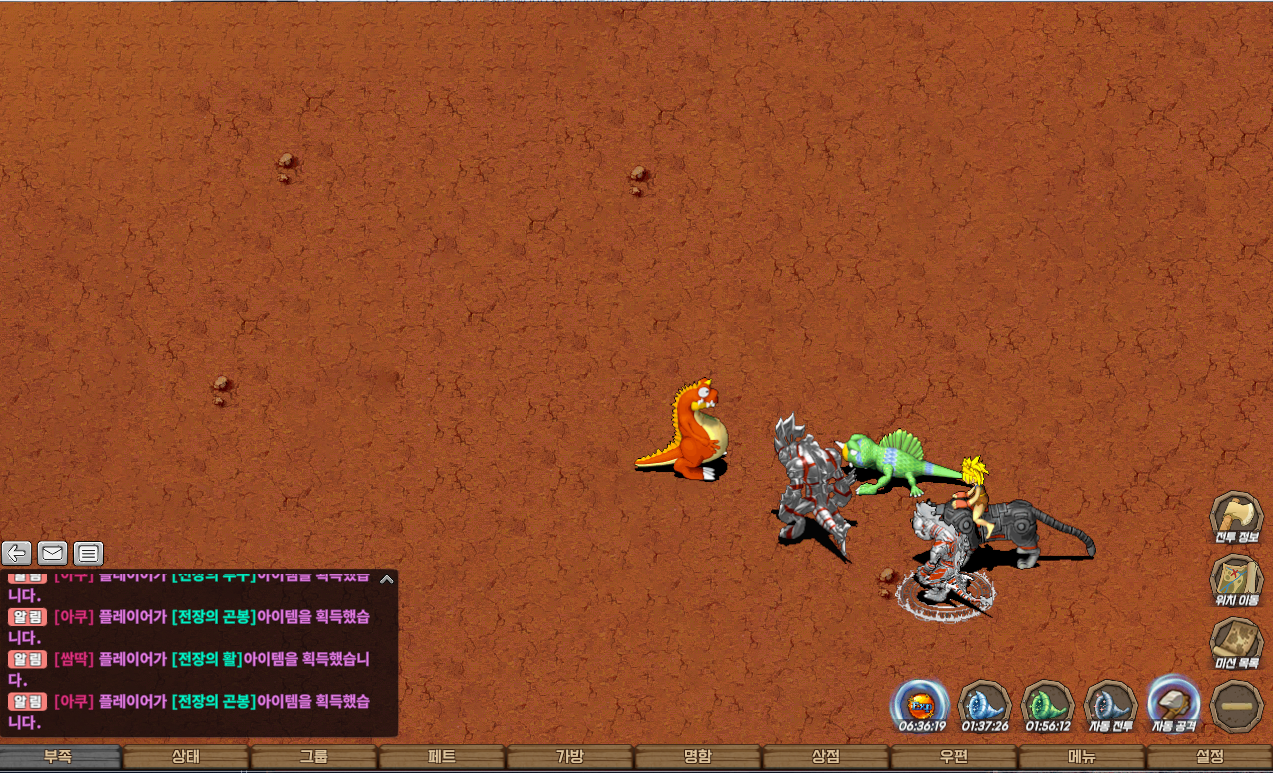Expand chat log with the up chevron
Screen dimensions: 1273x773
tap(387, 578)
